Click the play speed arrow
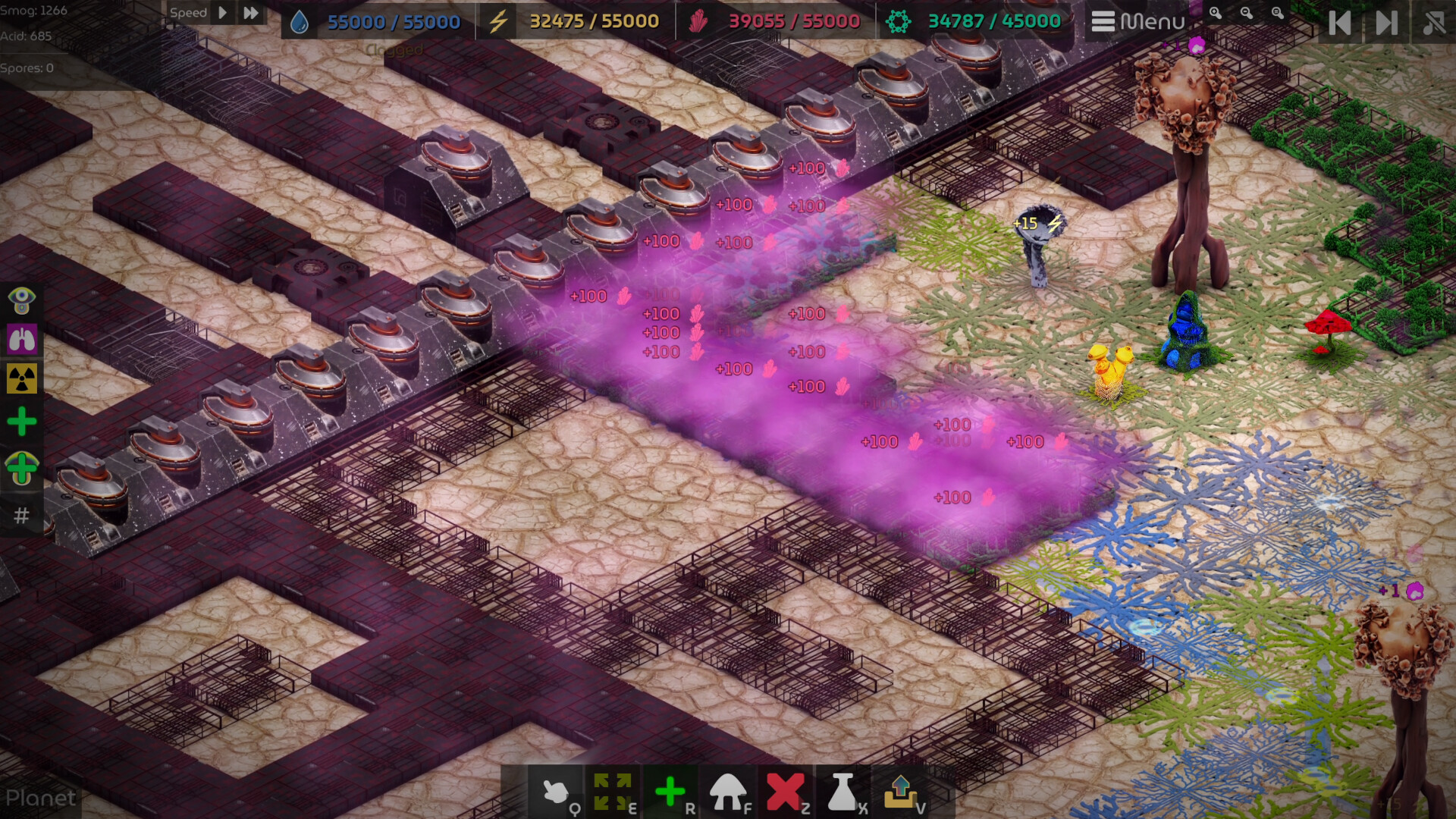Viewport: 1456px width, 819px height. (x=222, y=12)
